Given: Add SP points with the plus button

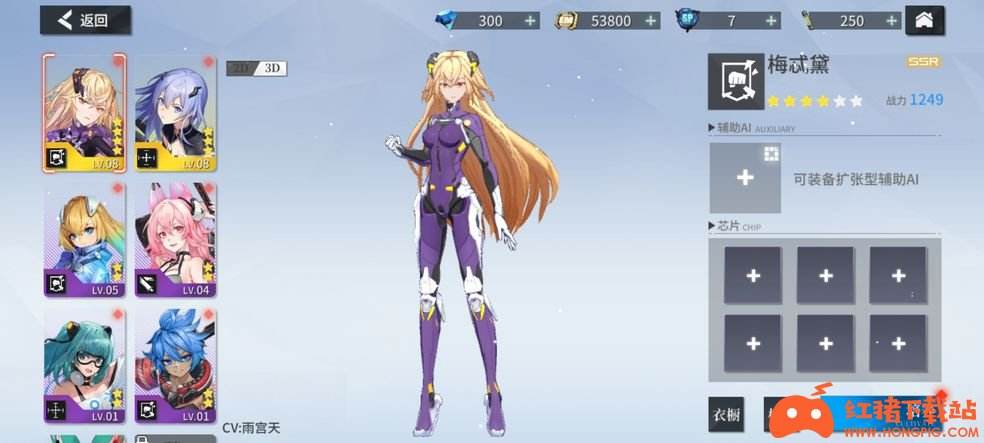Looking at the screenshot, I should [771, 20].
